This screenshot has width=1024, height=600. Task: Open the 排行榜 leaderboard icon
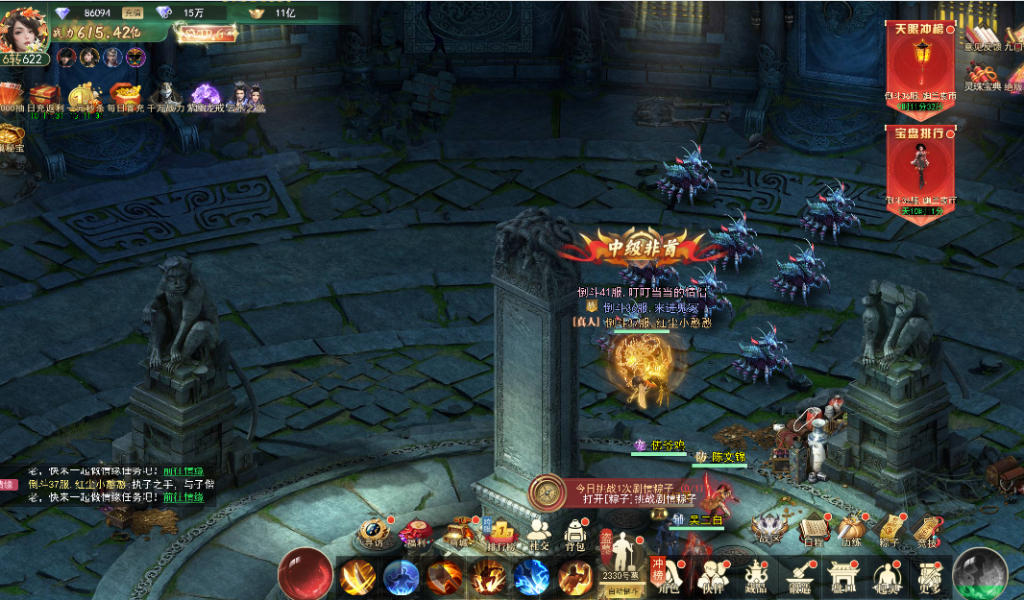[x=500, y=532]
